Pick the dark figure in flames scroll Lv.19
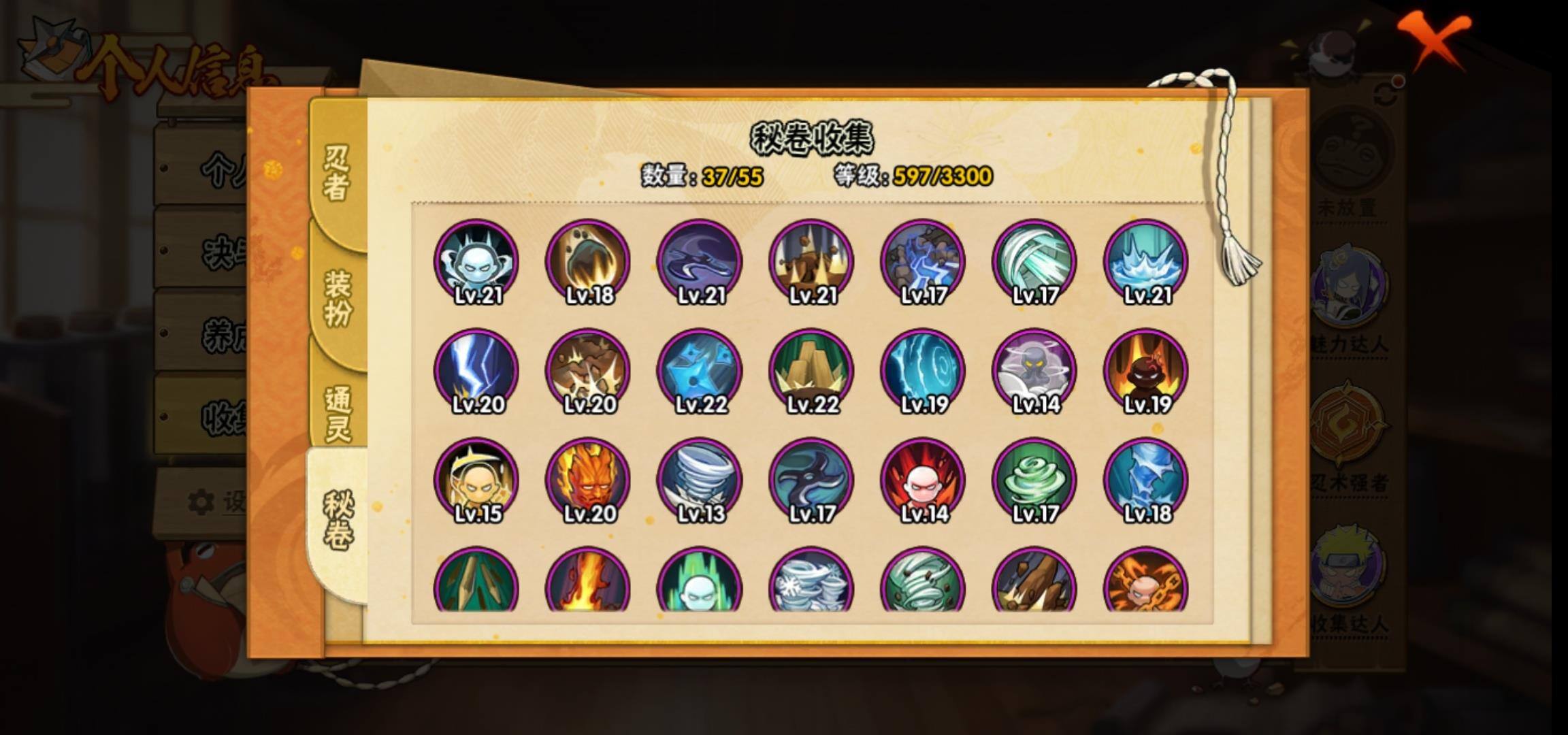The image size is (1568, 735). 1146,372
